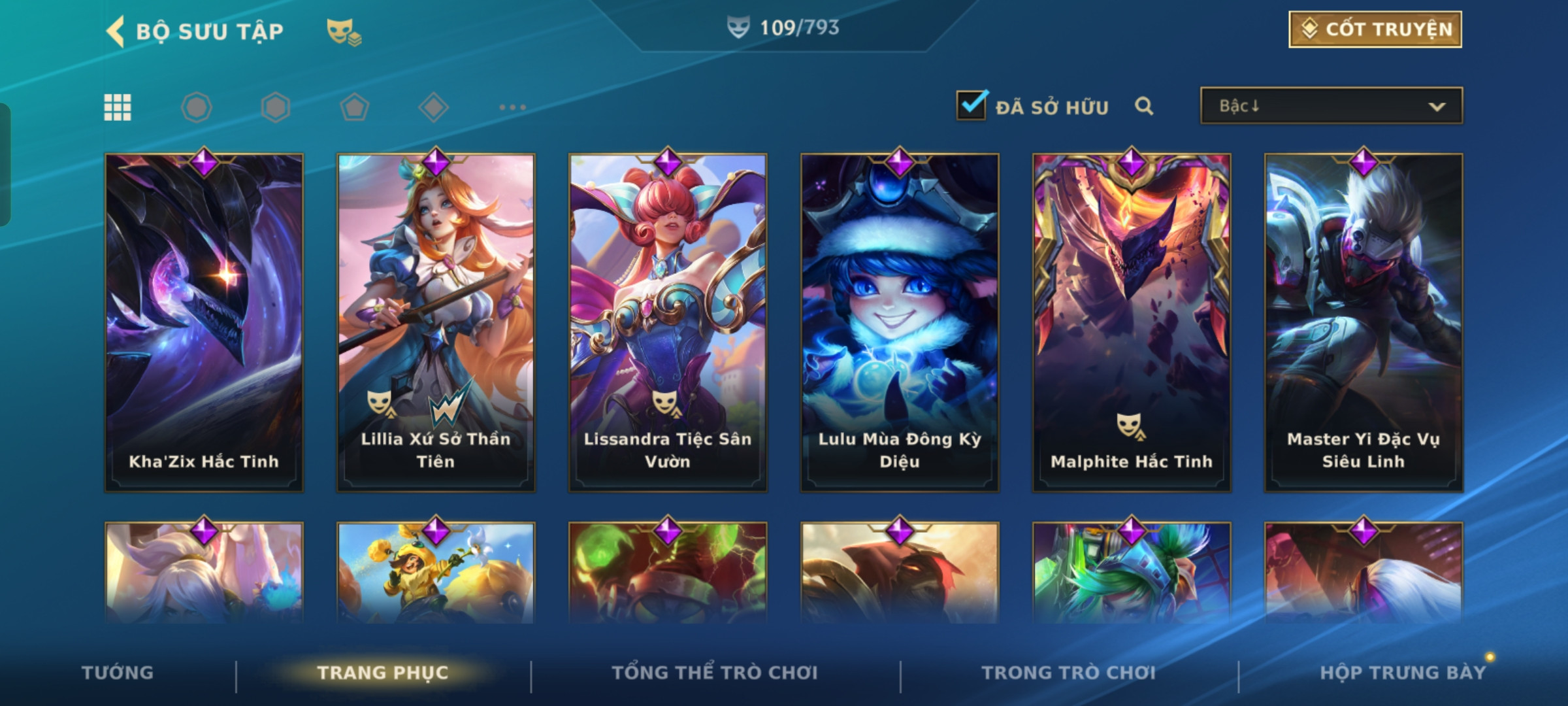Switch to Tổng Thể Trò Chơi tab

click(715, 673)
